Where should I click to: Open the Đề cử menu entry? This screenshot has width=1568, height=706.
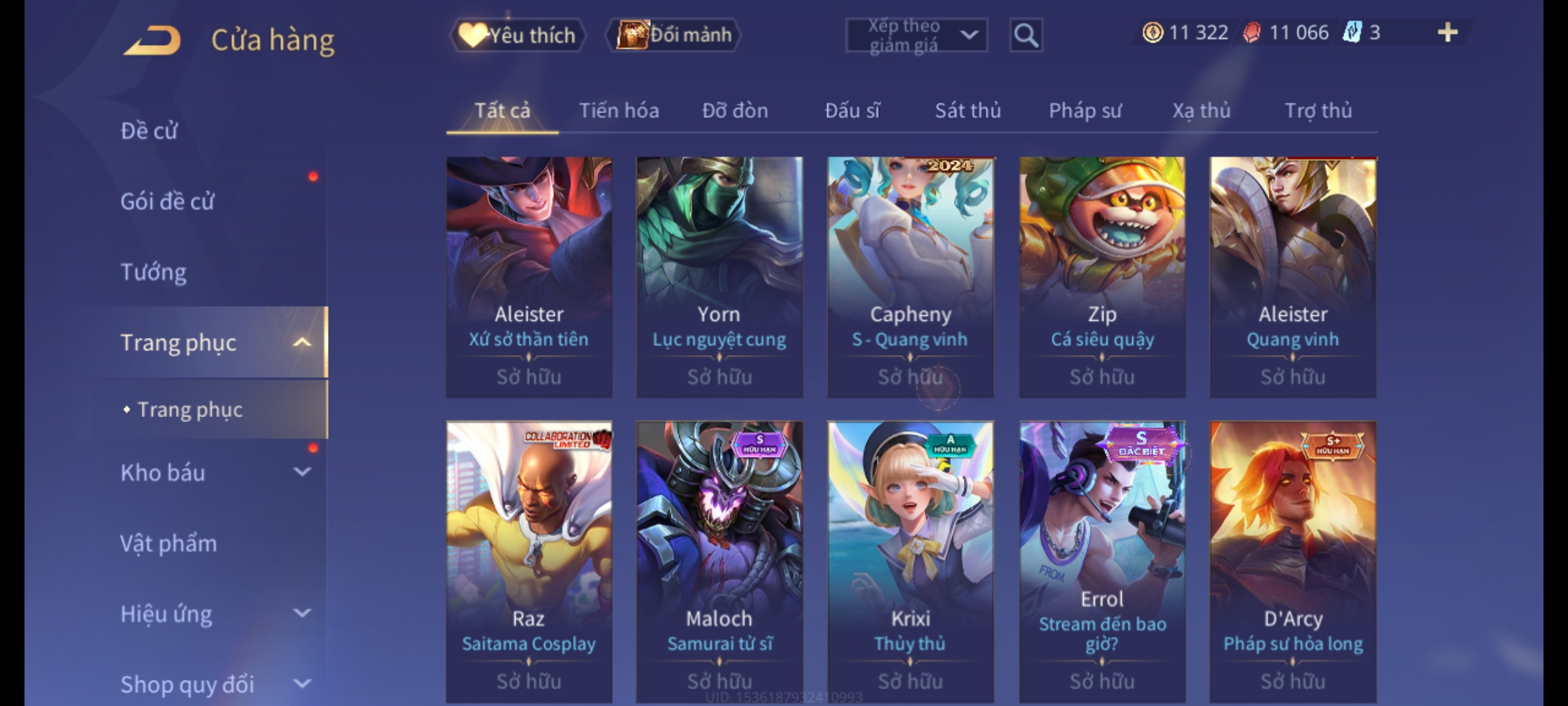click(x=149, y=131)
